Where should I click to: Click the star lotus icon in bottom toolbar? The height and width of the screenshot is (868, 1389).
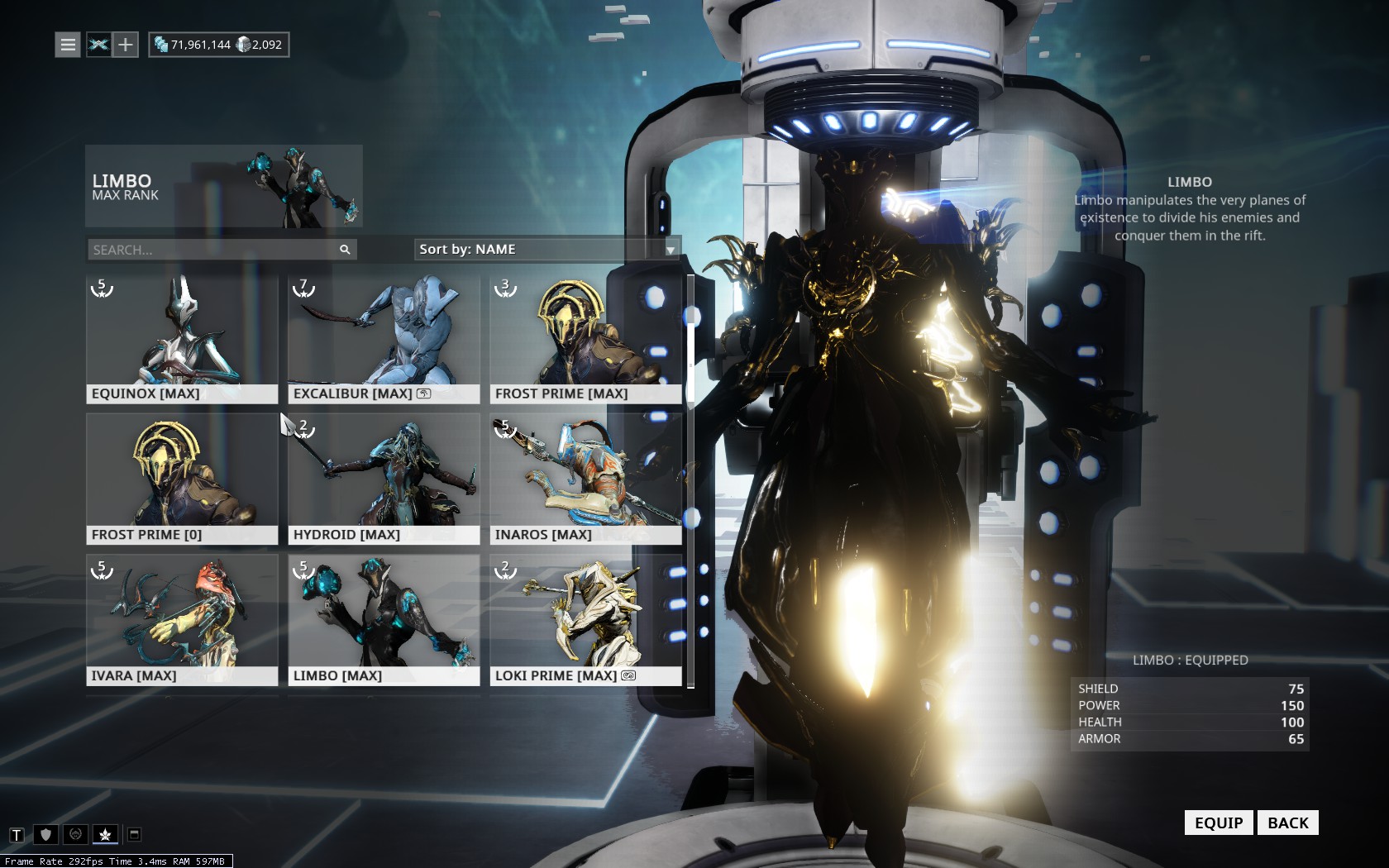pos(105,835)
